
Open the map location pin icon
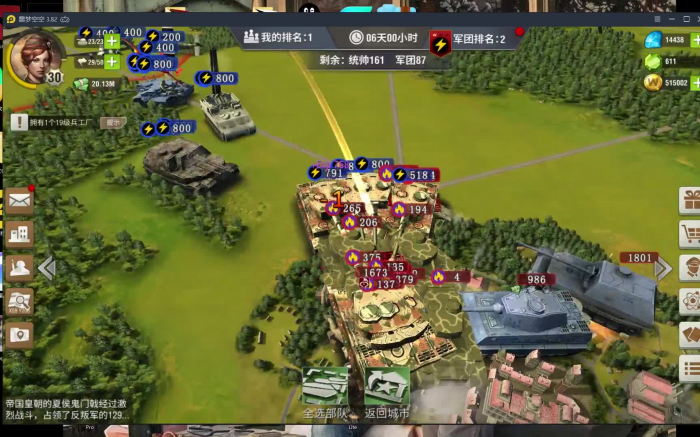click(19, 335)
